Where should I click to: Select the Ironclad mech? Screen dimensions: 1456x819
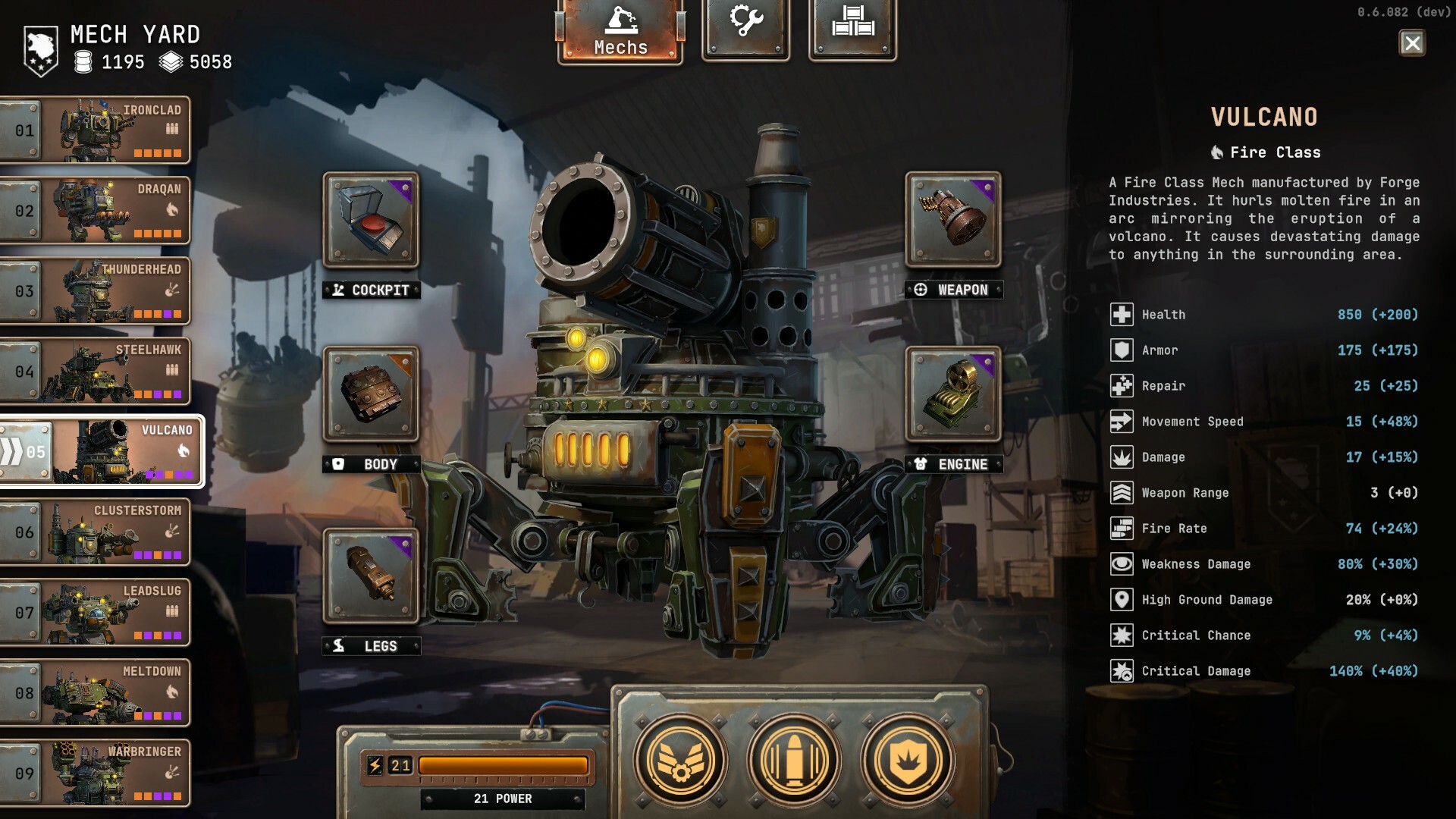[95, 130]
